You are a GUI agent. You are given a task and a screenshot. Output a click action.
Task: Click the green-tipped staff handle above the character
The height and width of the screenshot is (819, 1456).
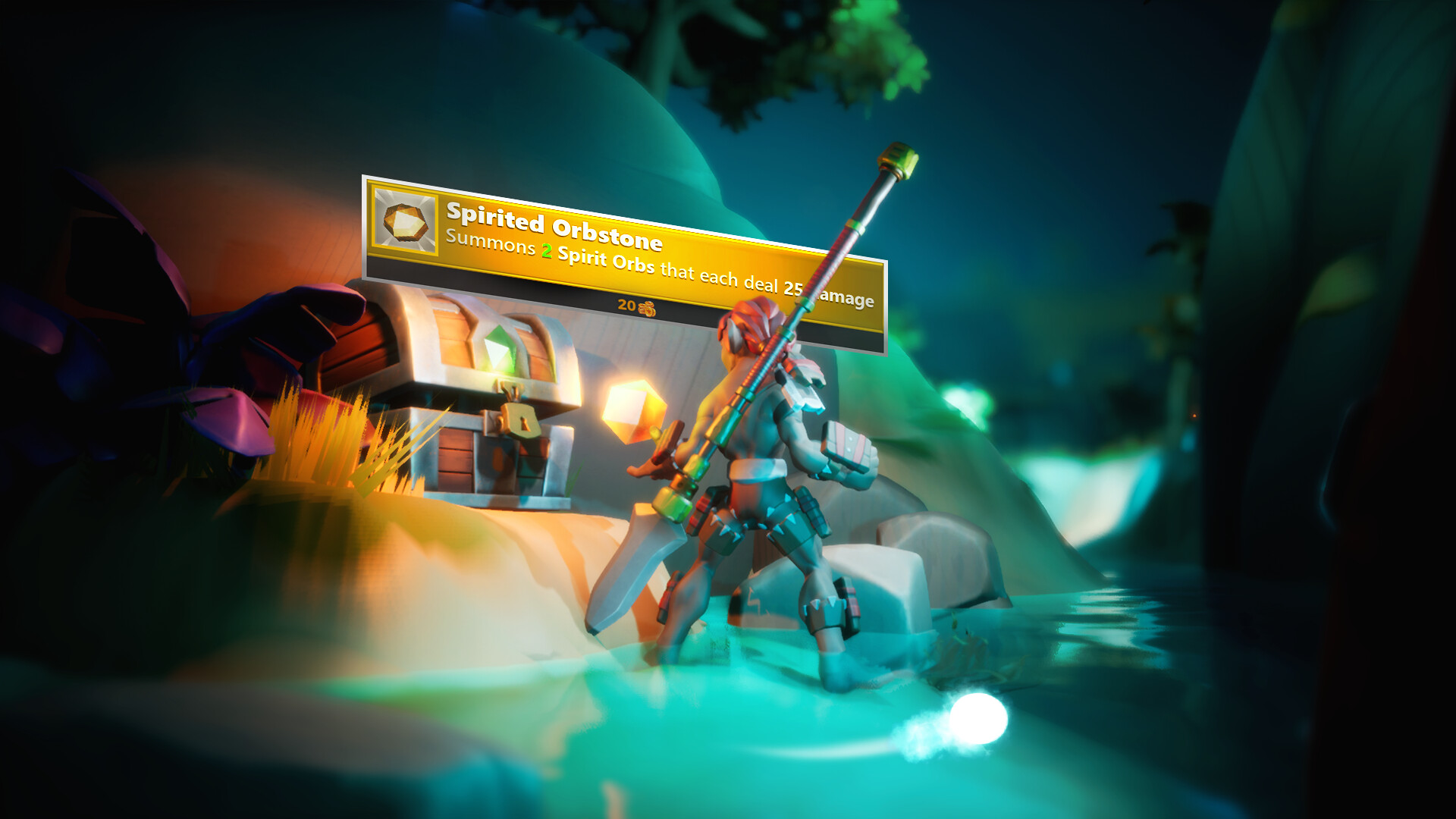(x=897, y=159)
